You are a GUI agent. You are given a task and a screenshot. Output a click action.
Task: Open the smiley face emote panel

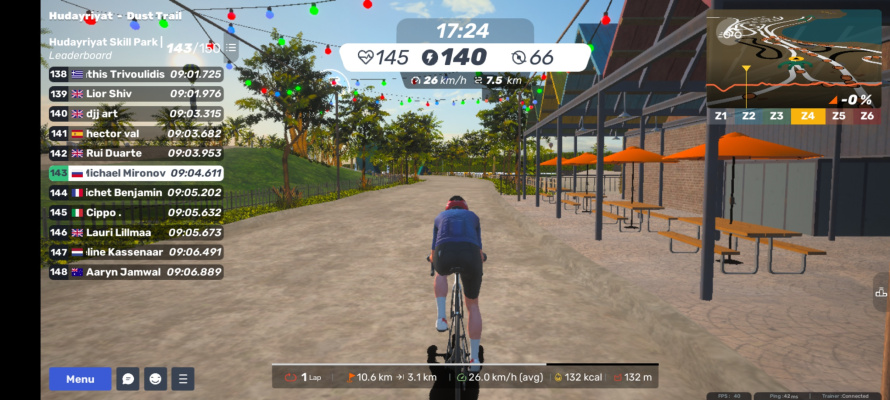[x=155, y=379]
